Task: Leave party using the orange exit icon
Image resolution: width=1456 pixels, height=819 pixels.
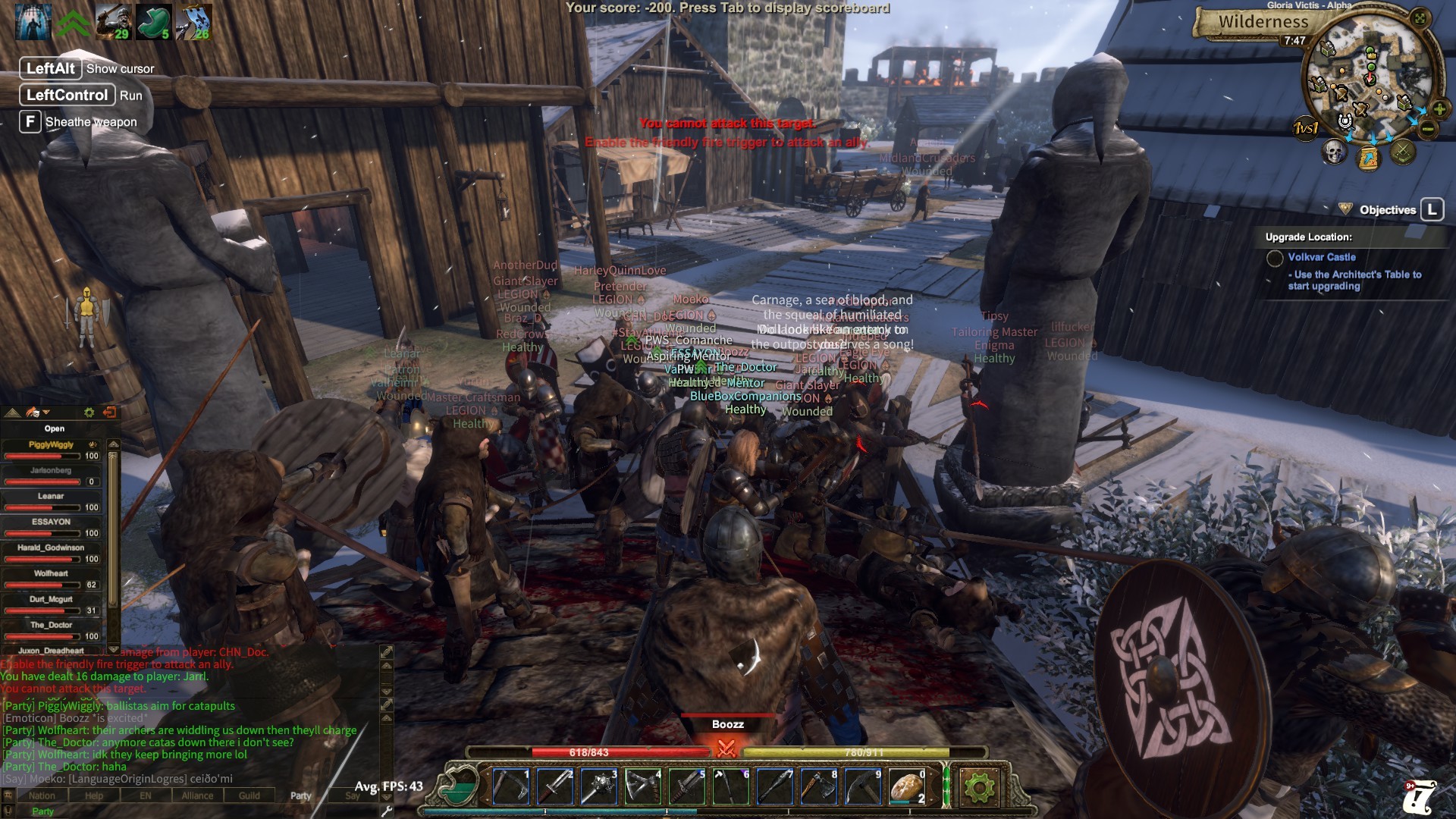Action: tap(109, 413)
